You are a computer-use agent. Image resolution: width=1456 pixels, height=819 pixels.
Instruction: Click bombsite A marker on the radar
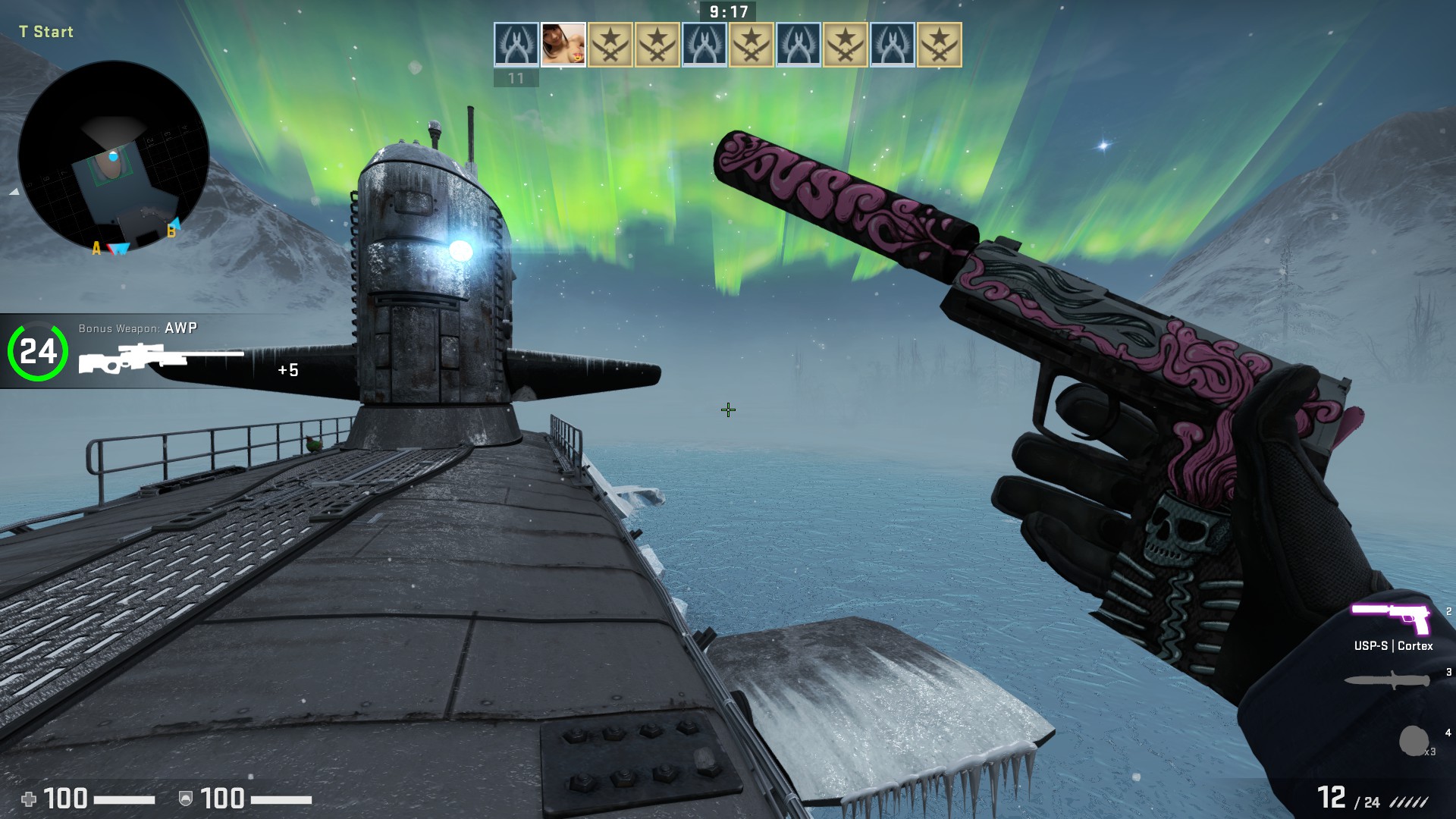(96, 248)
